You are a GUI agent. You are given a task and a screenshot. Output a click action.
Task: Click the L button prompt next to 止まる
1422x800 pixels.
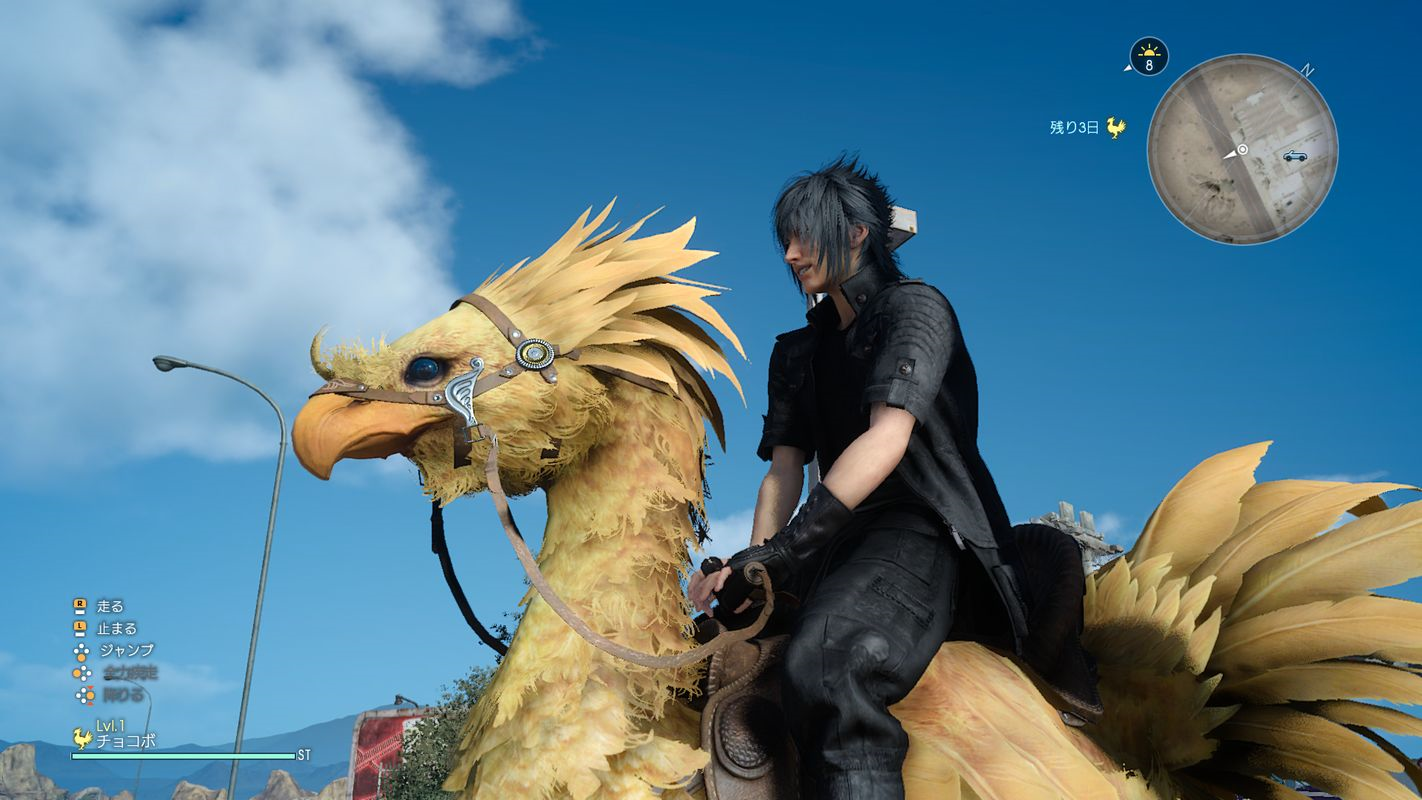pyautogui.click(x=79, y=627)
